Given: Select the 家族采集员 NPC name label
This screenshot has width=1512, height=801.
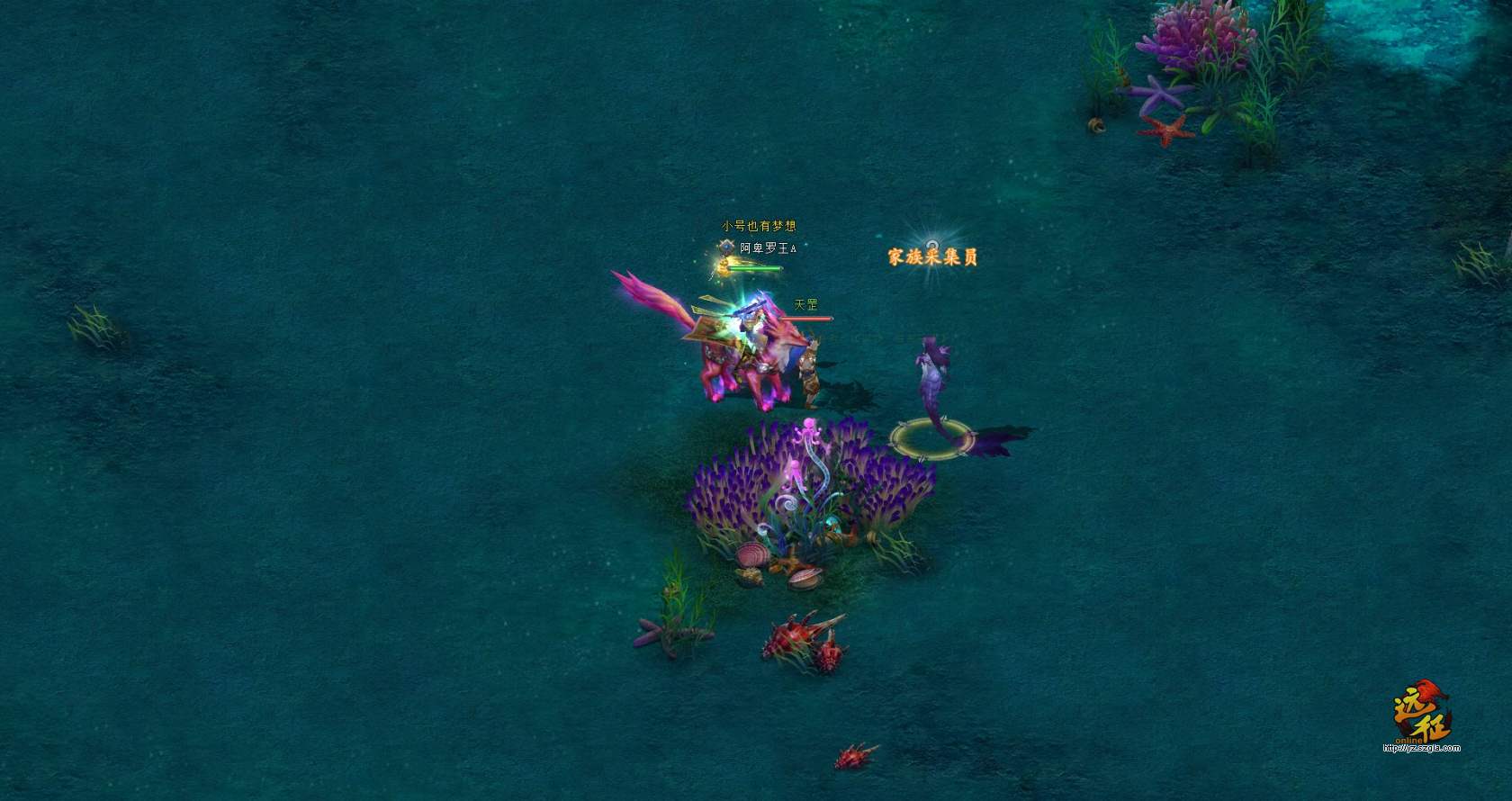Looking at the screenshot, I should [932, 257].
